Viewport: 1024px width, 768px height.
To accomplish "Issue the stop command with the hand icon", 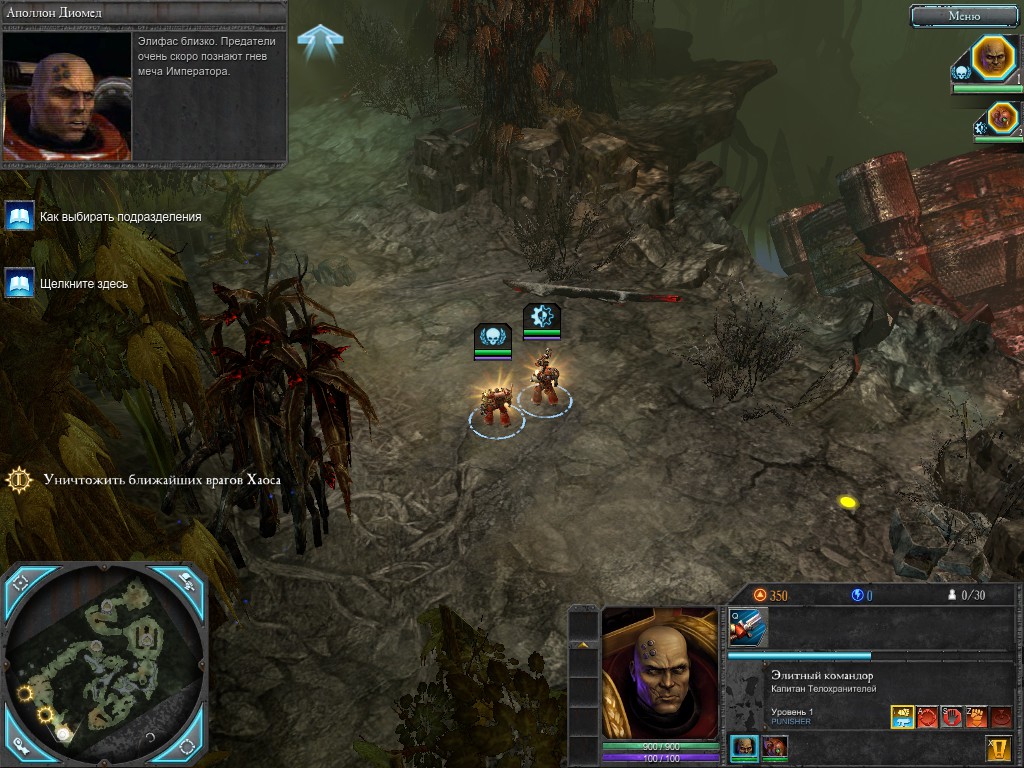I will point(951,717).
